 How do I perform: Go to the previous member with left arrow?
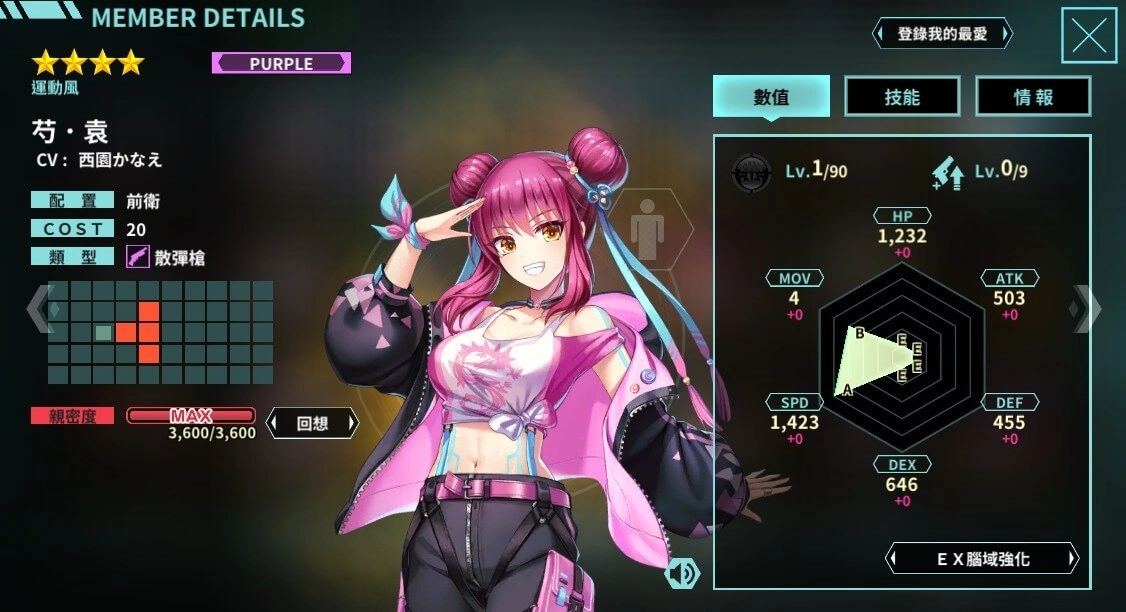[x=38, y=308]
